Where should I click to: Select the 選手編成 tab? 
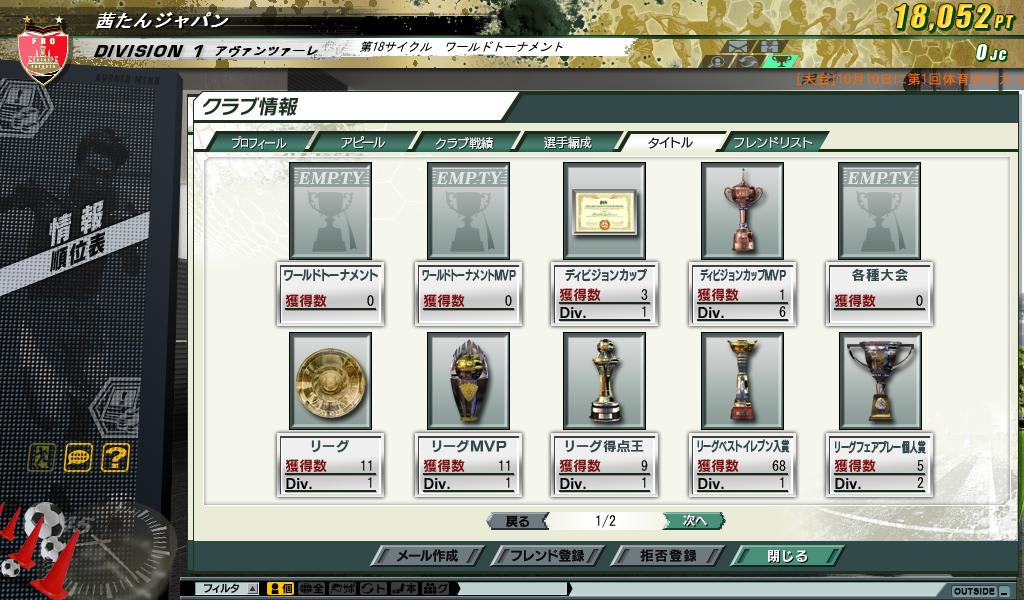(566, 142)
